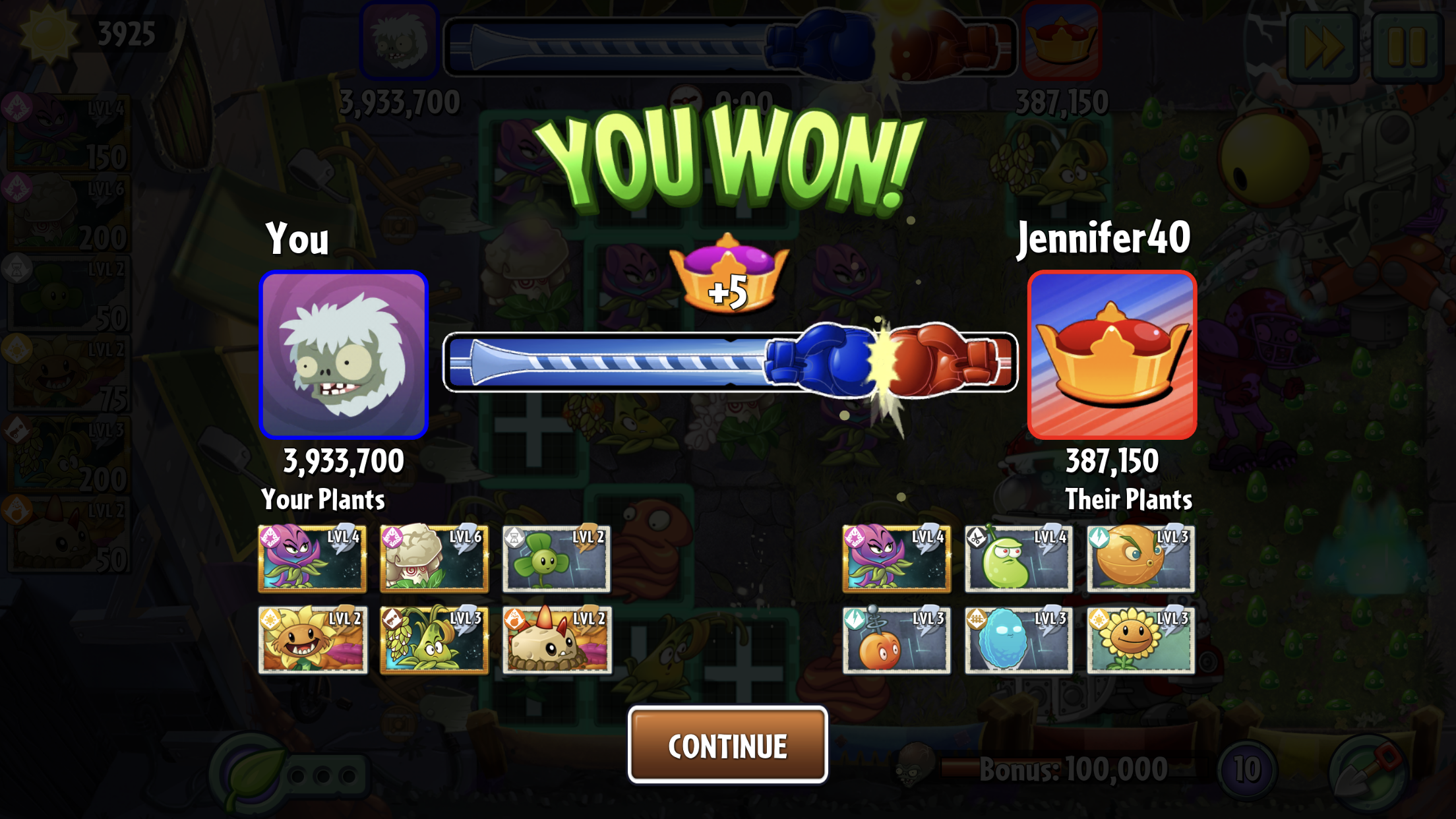This screenshot has height=819, width=1456.
Task: Inspect Jennifer40's blue Infi-nut card
Action: click(1018, 640)
